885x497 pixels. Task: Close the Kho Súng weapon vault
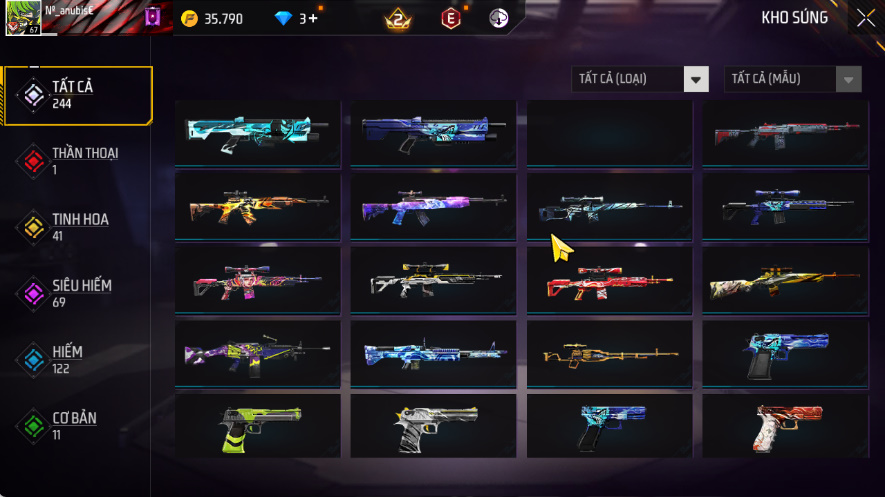pos(865,18)
